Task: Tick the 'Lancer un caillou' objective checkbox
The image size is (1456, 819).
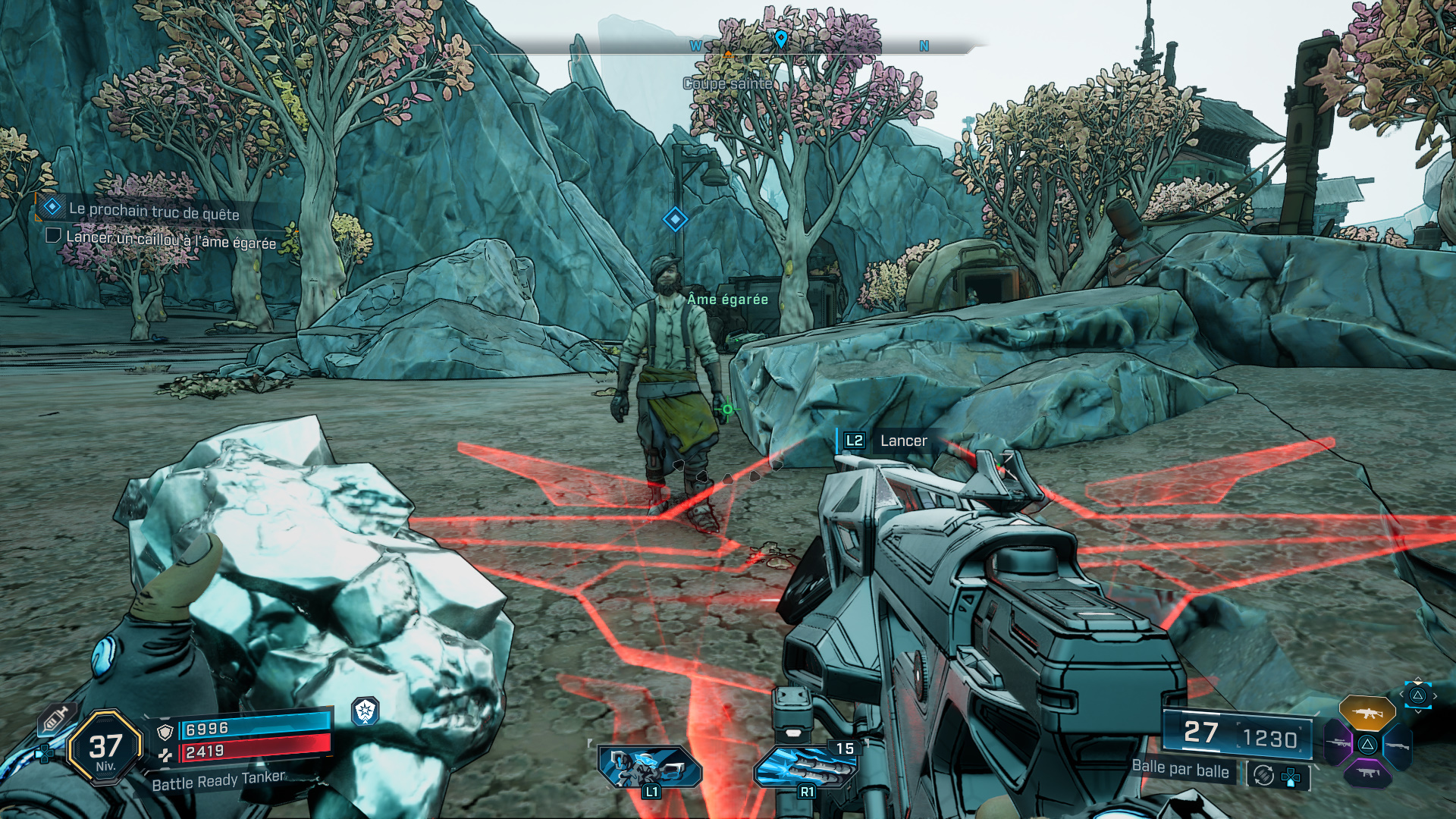Action: tap(53, 236)
